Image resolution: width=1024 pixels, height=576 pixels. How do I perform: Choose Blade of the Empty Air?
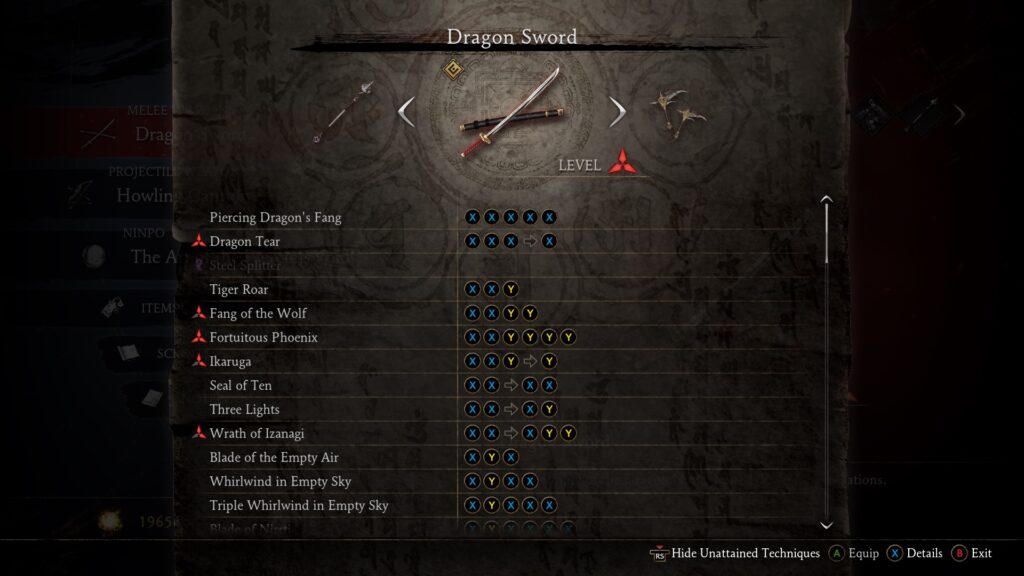point(274,457)
